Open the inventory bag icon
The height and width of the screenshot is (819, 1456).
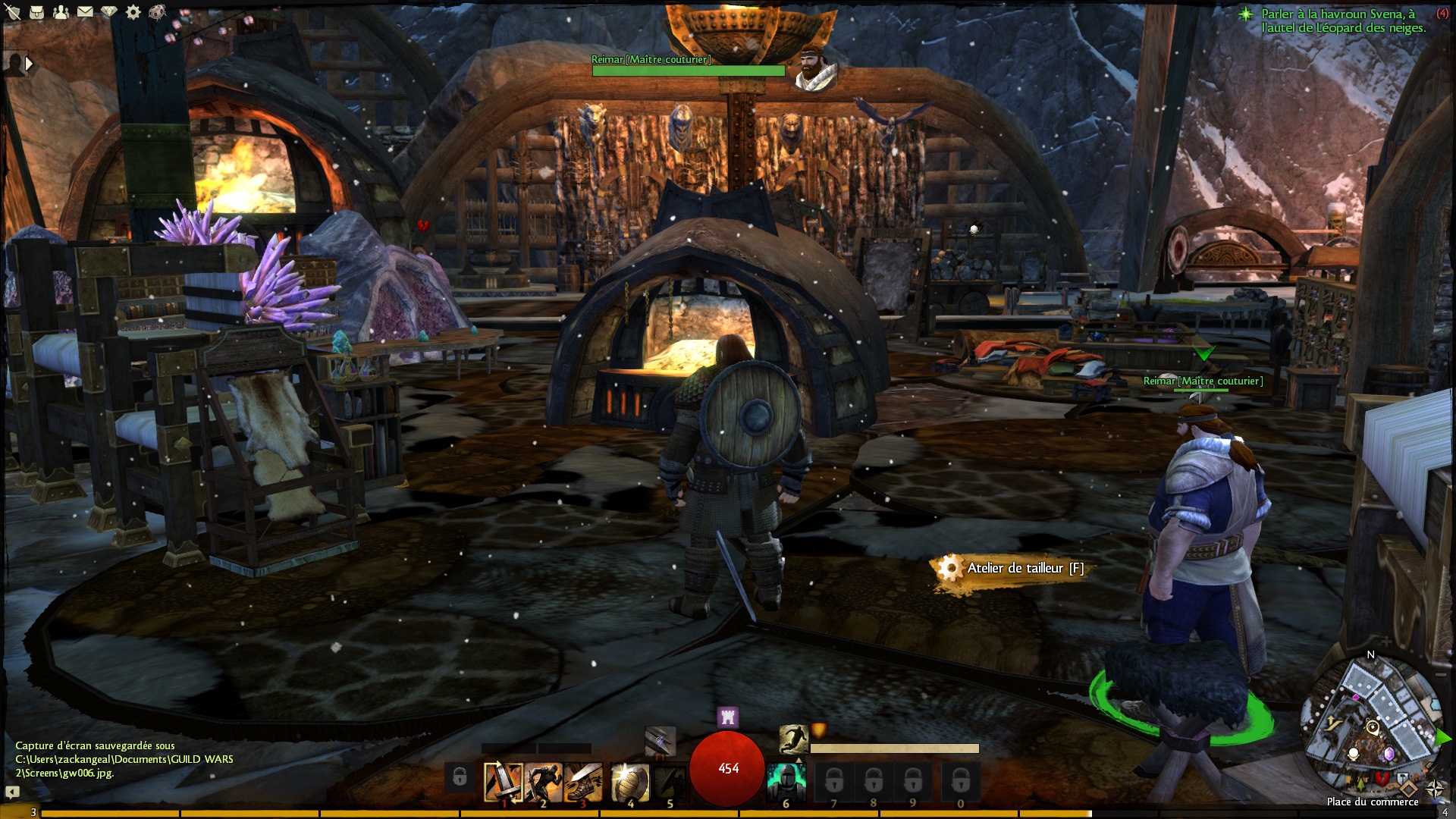[x=36, y=12]
